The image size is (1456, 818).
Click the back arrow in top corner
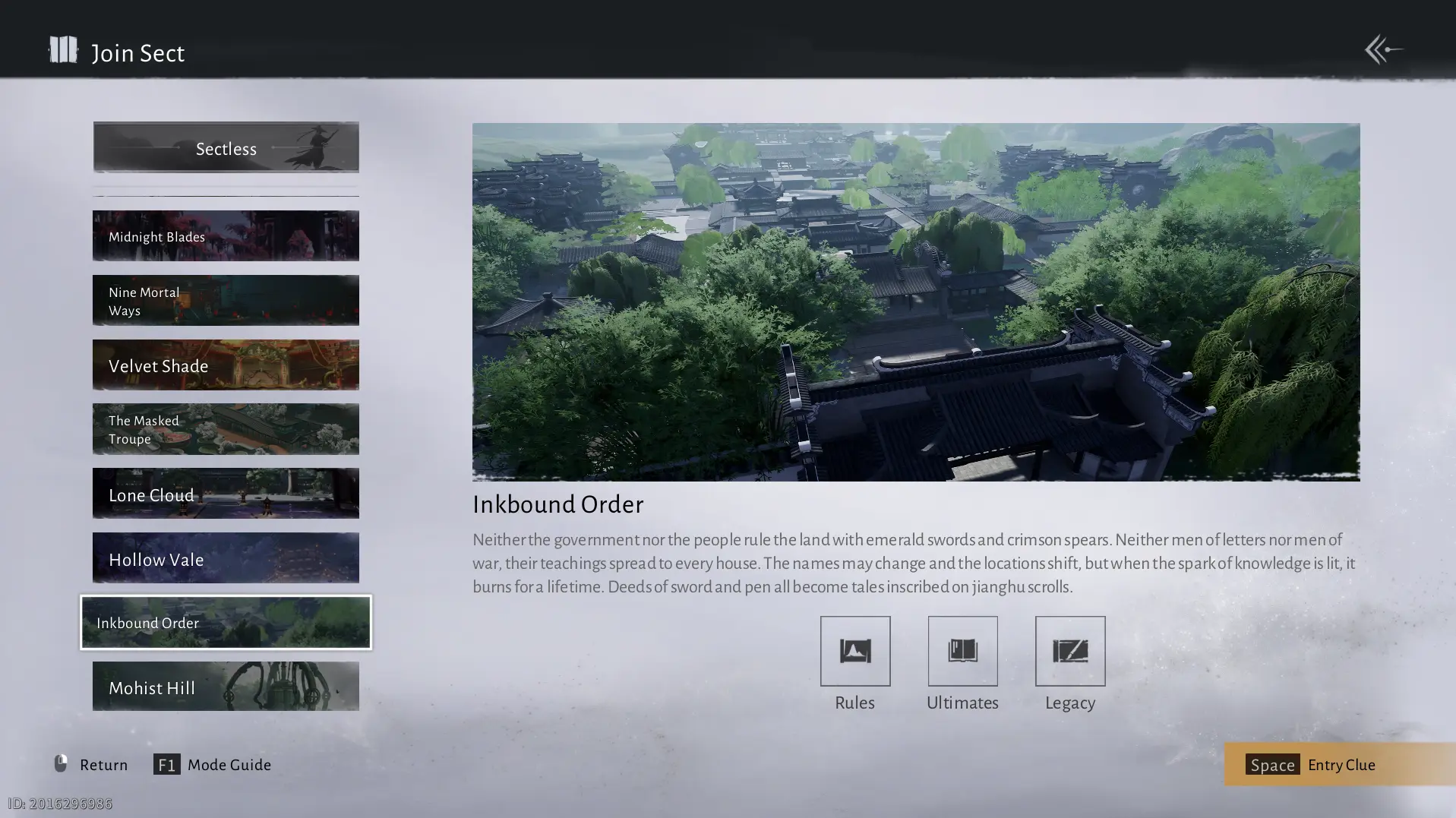click(x=1383, y=50)
